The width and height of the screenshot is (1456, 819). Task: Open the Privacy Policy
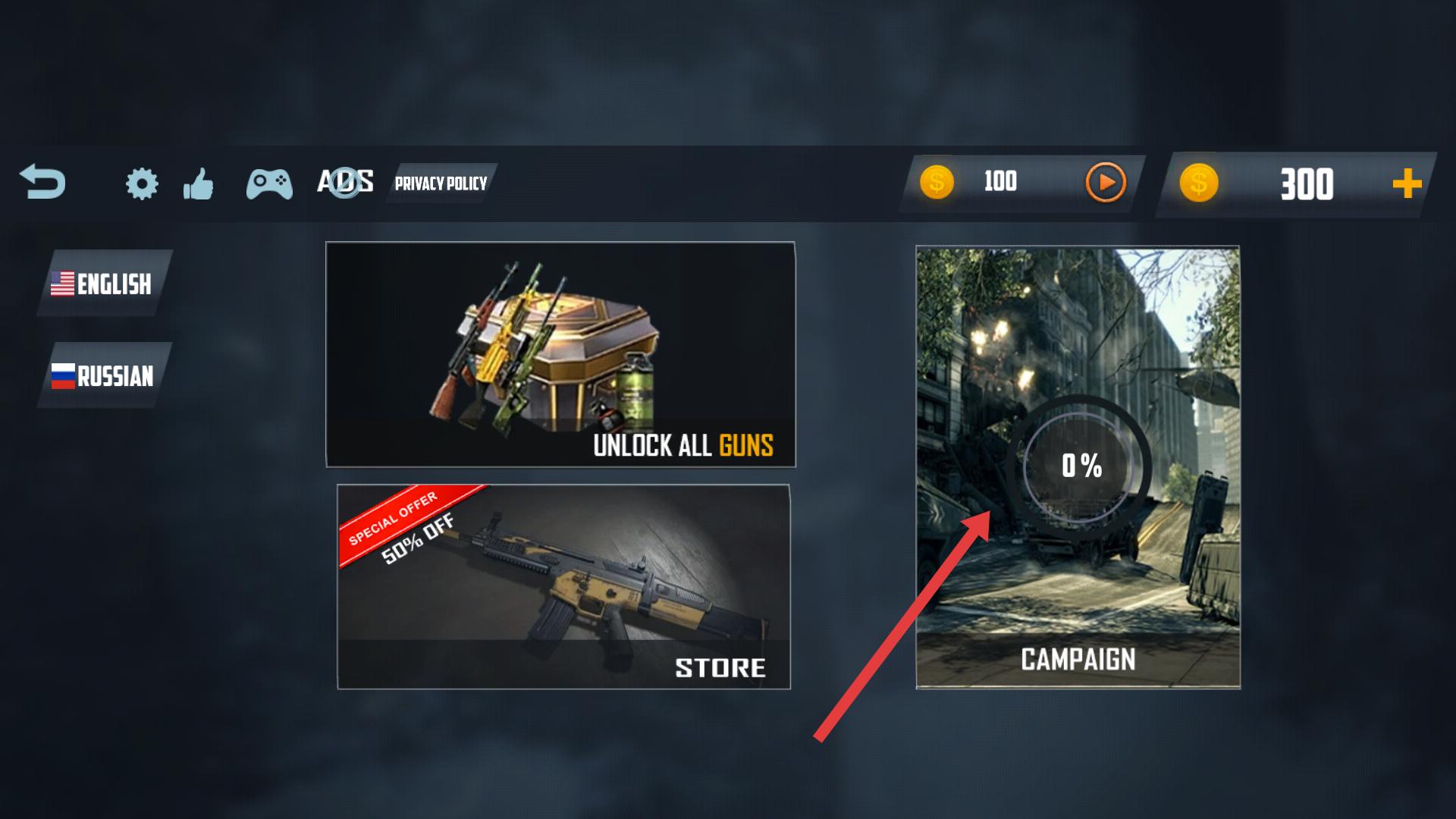pos(441,184)
